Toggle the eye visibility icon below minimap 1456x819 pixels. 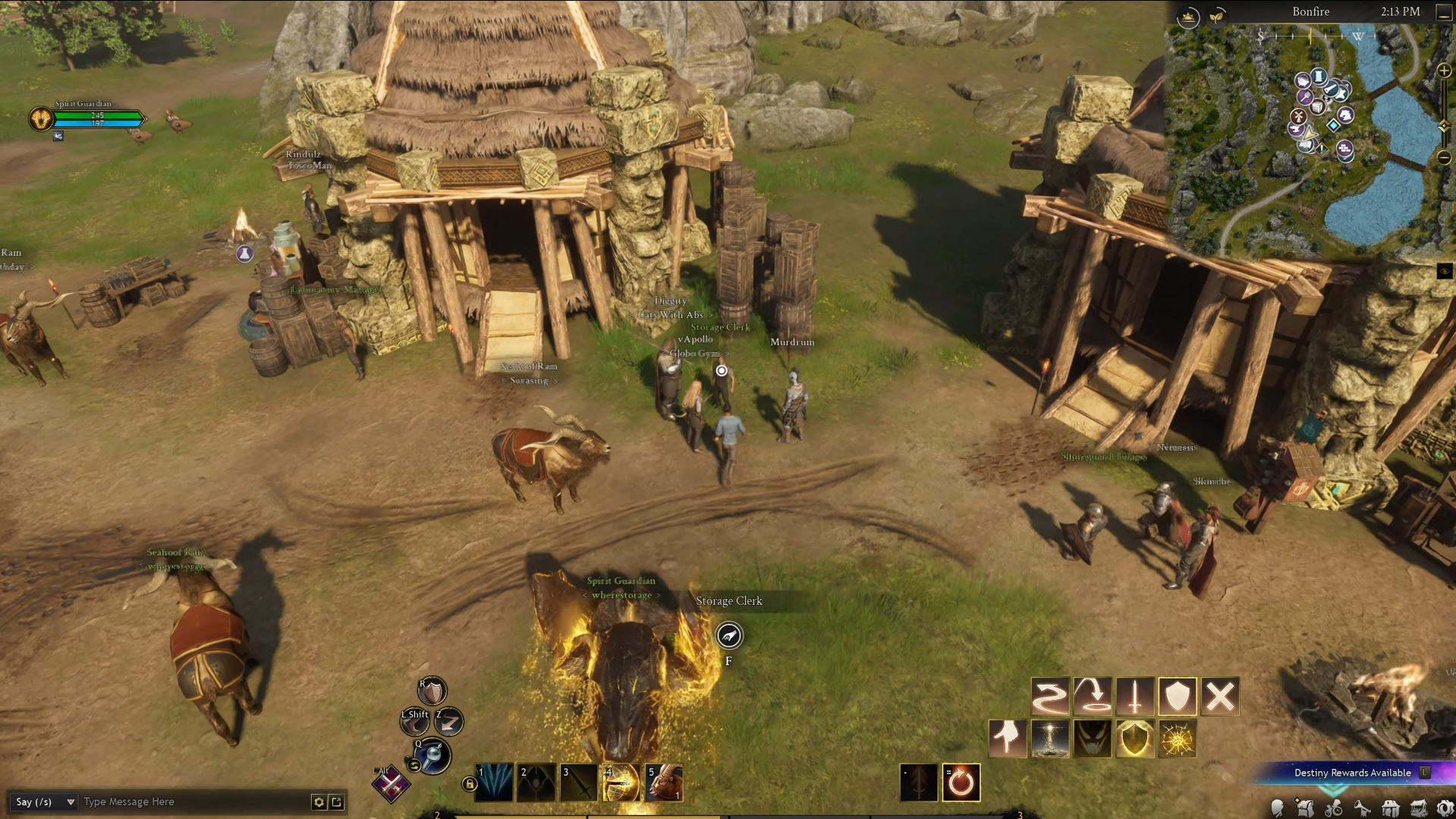[x=1444, y=272]
